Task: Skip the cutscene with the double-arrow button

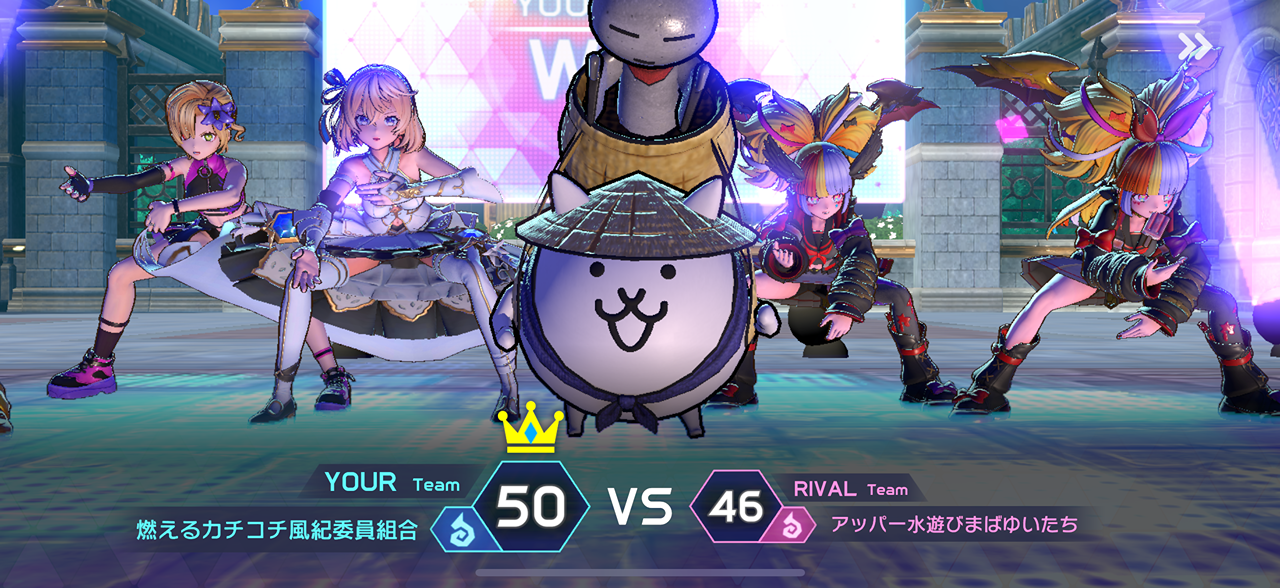Action: pyautogui.click(x=1194, y=46)
